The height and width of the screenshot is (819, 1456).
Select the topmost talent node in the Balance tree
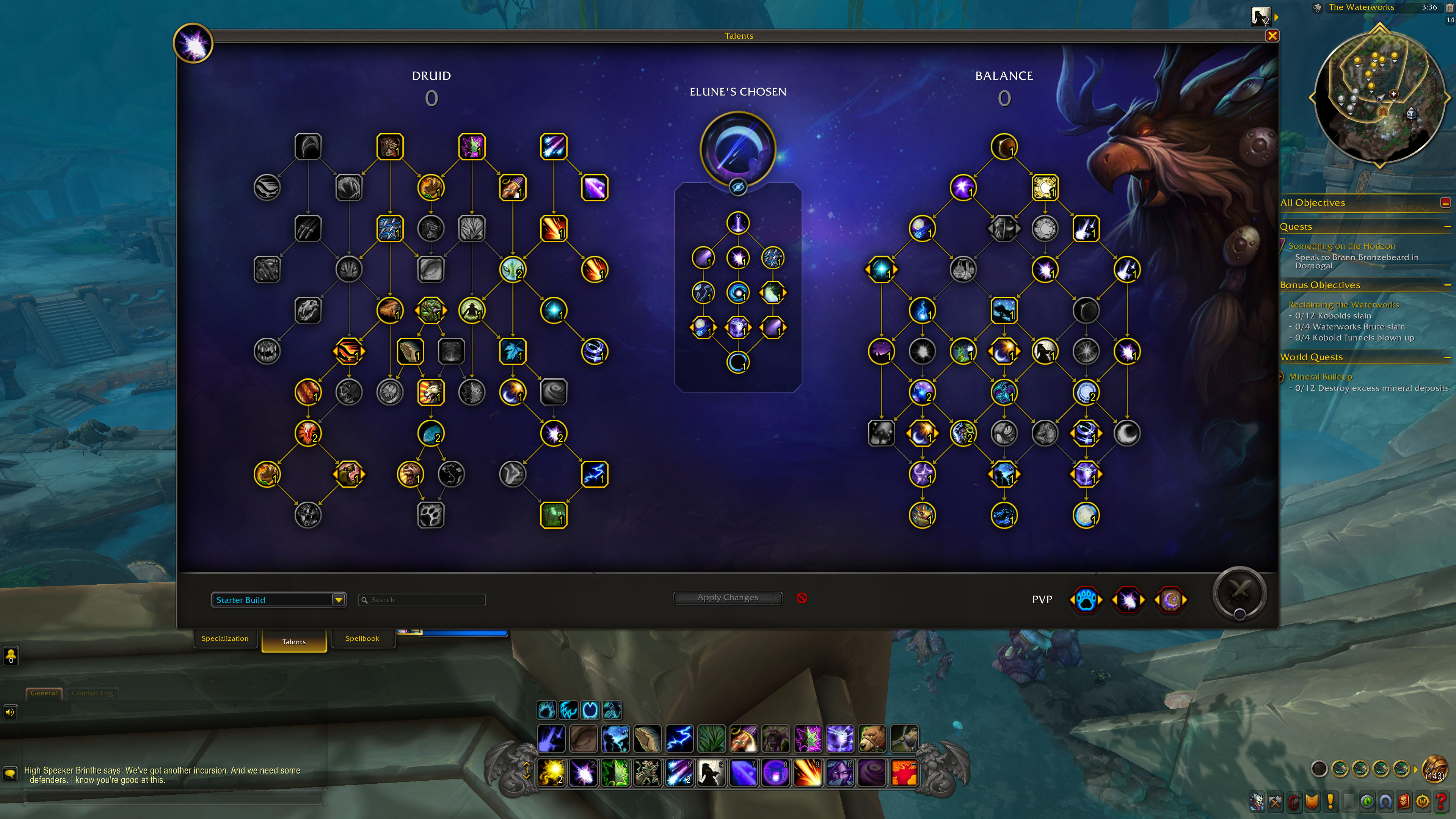(1004, 147)
